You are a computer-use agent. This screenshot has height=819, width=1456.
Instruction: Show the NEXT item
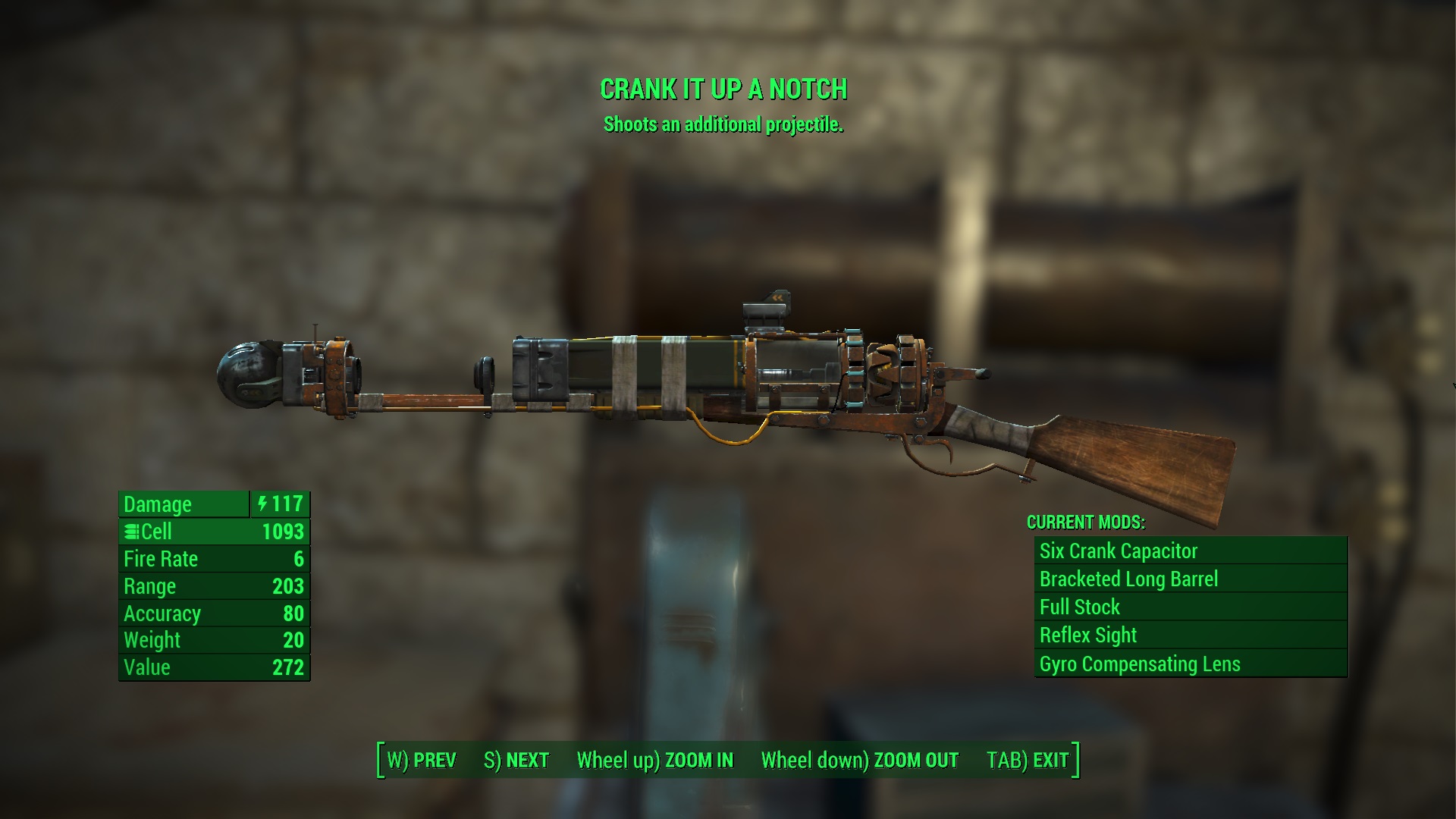click(516, 760)
